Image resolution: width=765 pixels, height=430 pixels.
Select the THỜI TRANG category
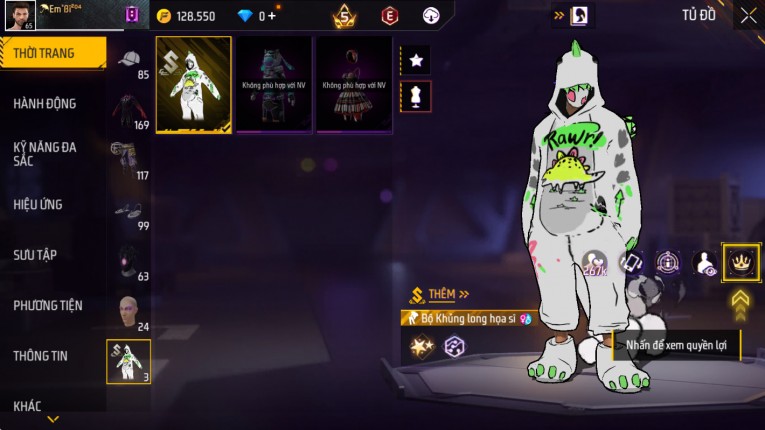pos(50,53)
